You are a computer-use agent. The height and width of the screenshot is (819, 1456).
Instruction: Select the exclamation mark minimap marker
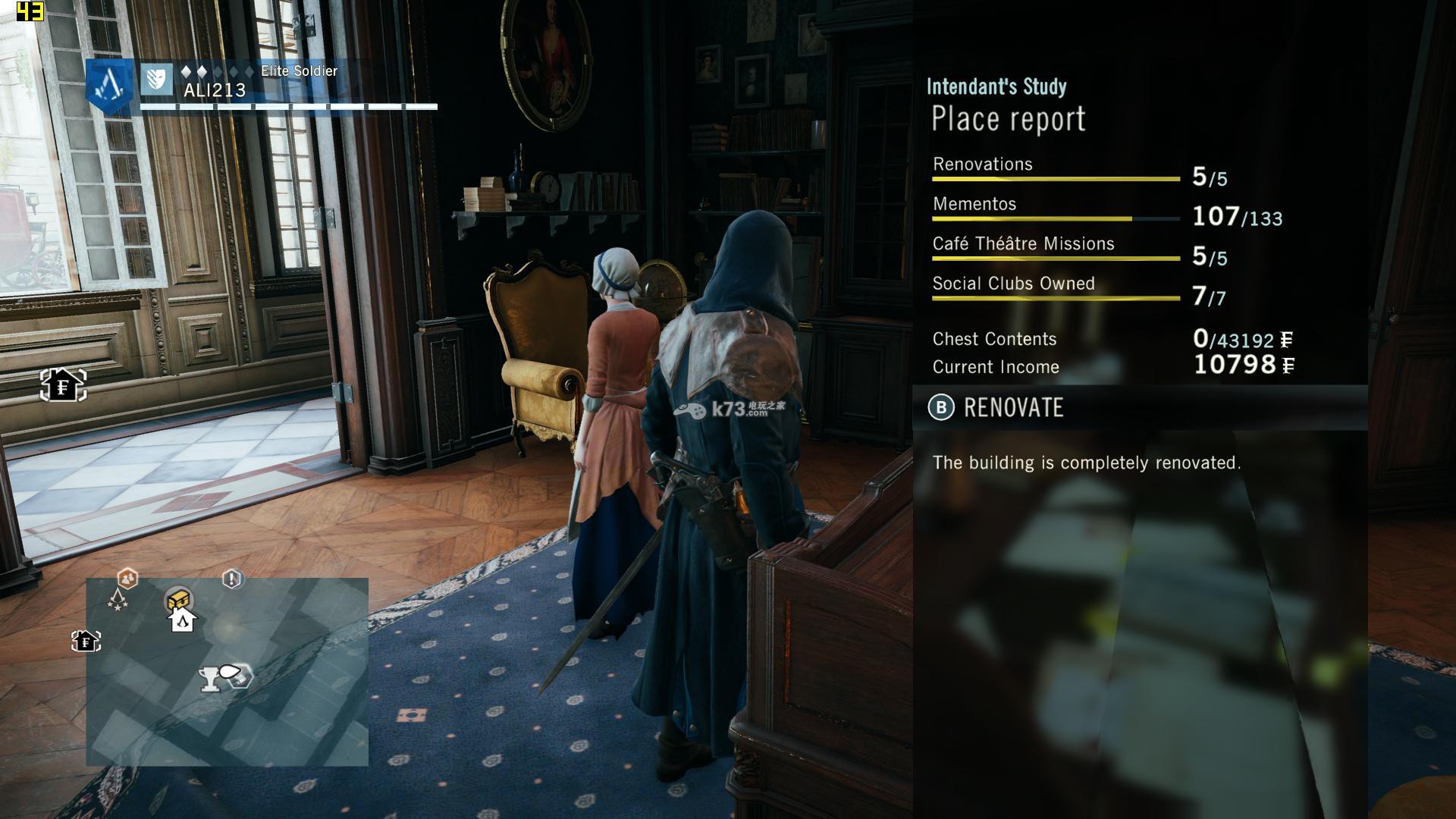(x=232, y=579)
